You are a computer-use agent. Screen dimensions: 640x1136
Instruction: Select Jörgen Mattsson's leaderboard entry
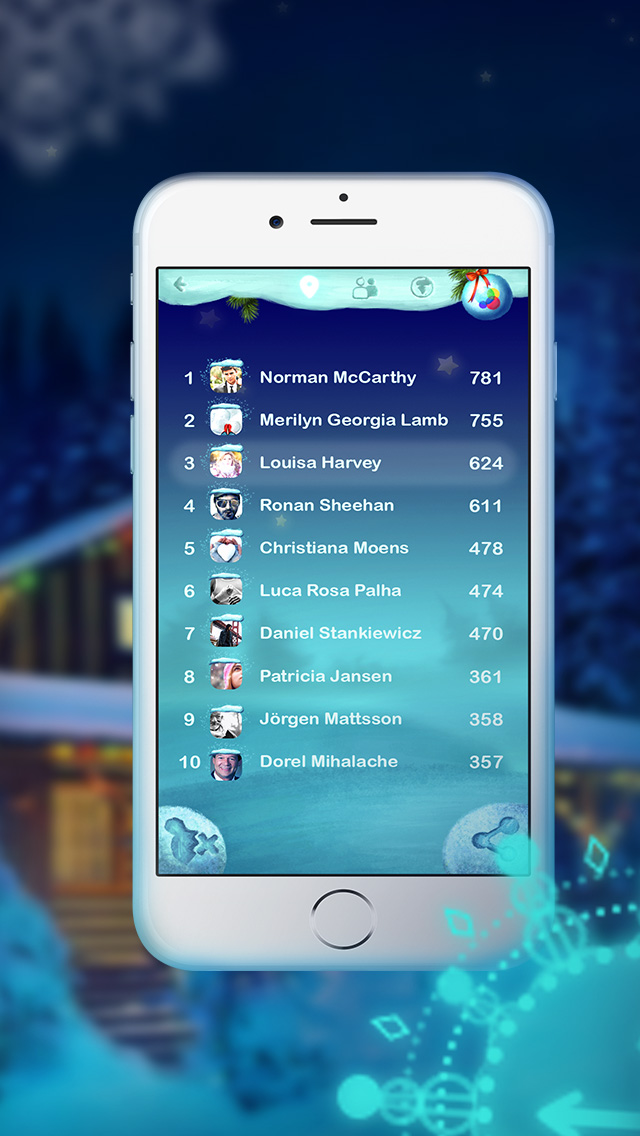click(342, 719)
